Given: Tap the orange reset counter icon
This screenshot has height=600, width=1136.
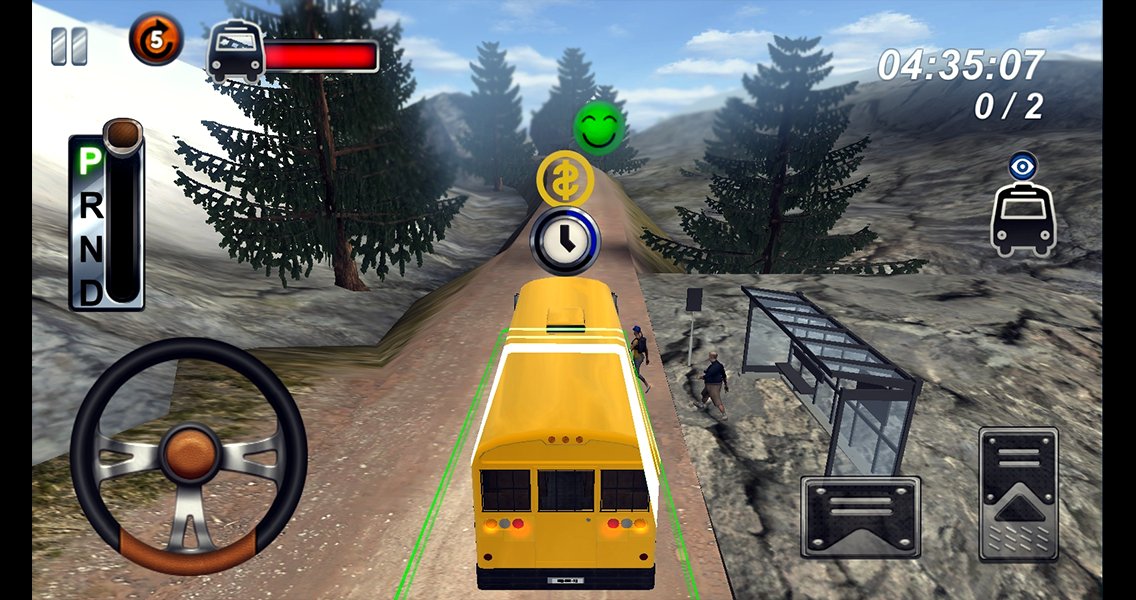Looking at the screenshot, I should click(156, 41).
